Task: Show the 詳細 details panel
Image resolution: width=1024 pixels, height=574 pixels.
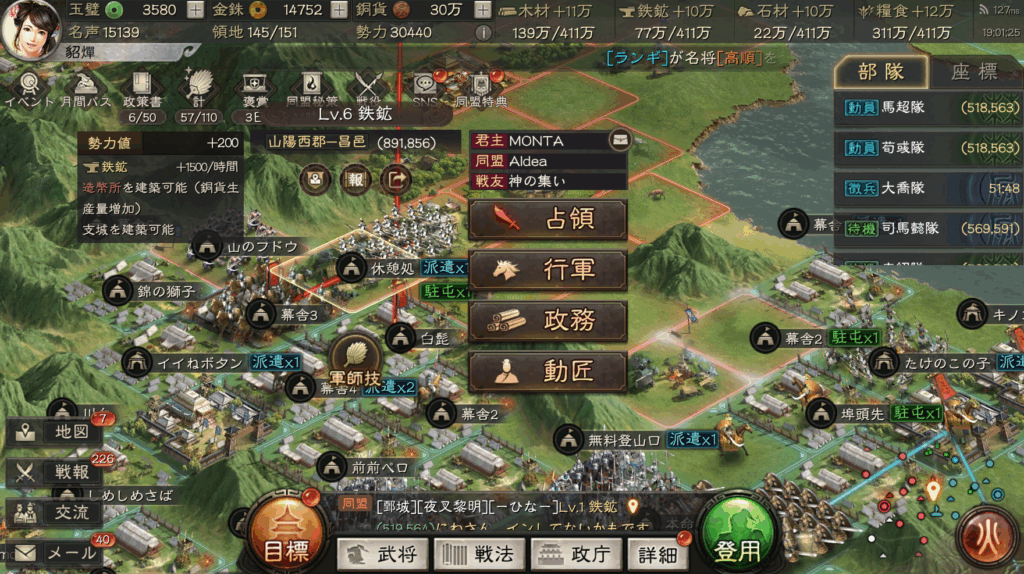Action: click(656, 553)
